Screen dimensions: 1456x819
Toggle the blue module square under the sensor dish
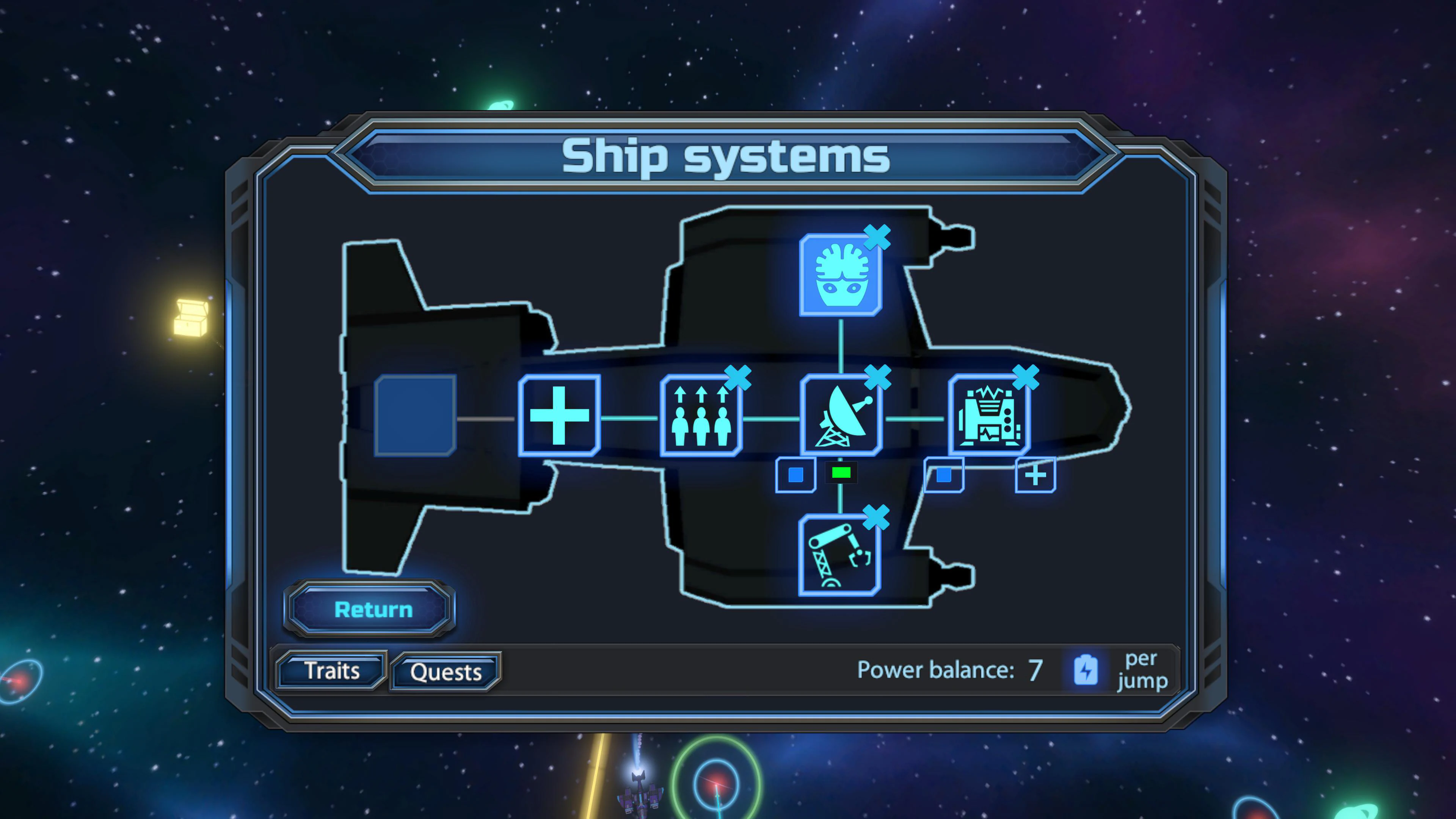click(x=796, y=475)
